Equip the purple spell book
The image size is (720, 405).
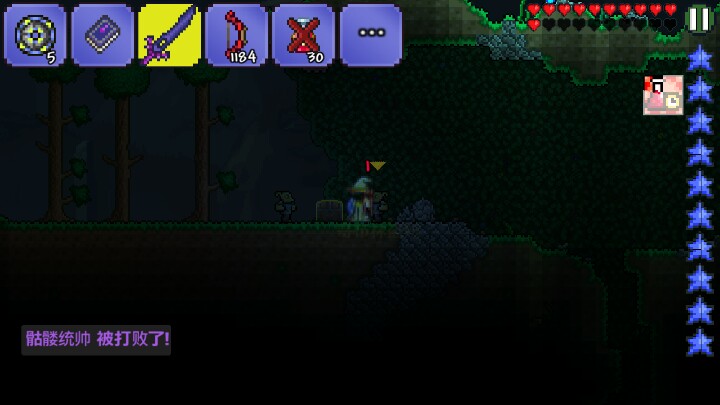(102, 35)
